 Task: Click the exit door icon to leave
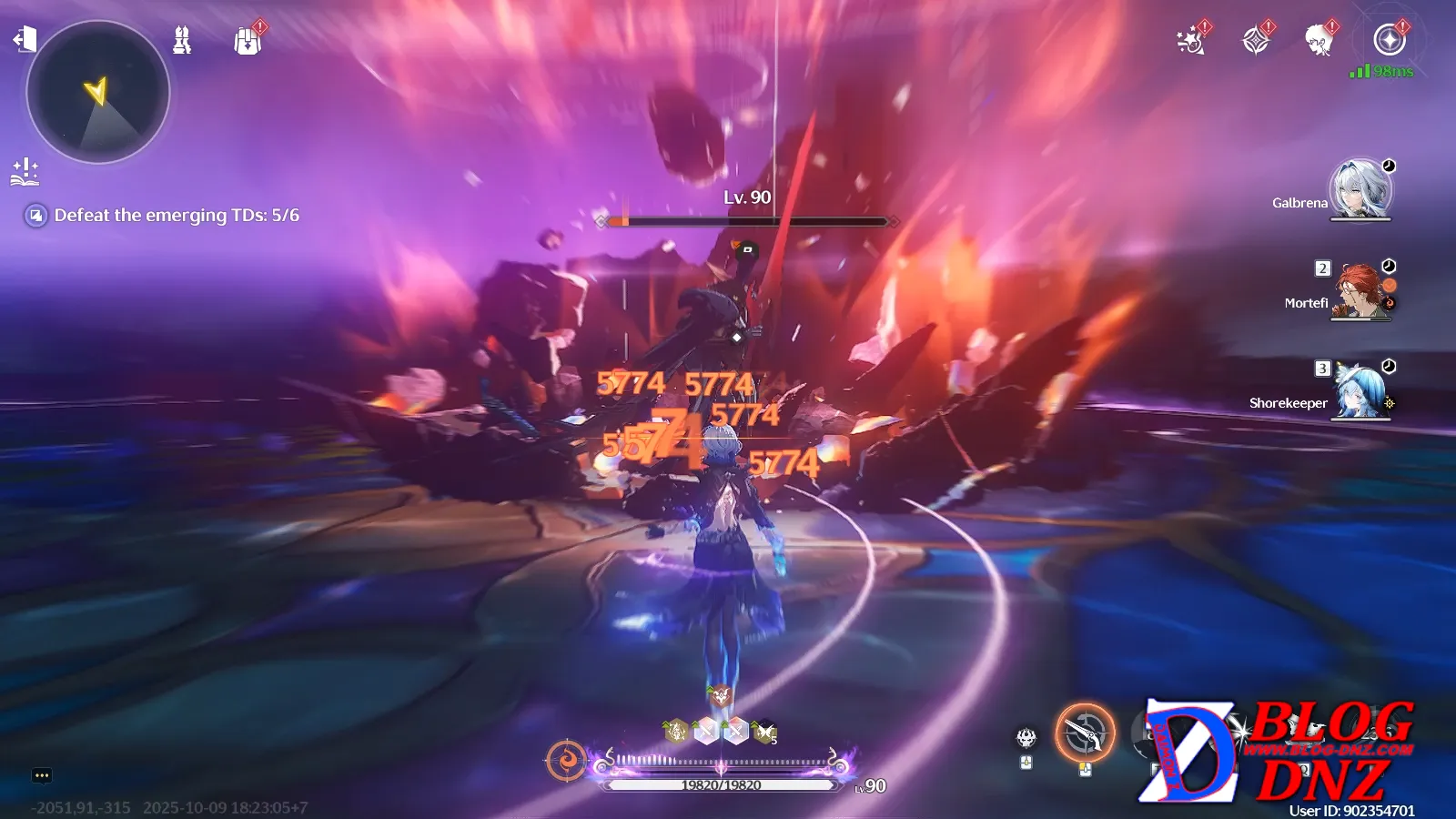tap(25, 39)
